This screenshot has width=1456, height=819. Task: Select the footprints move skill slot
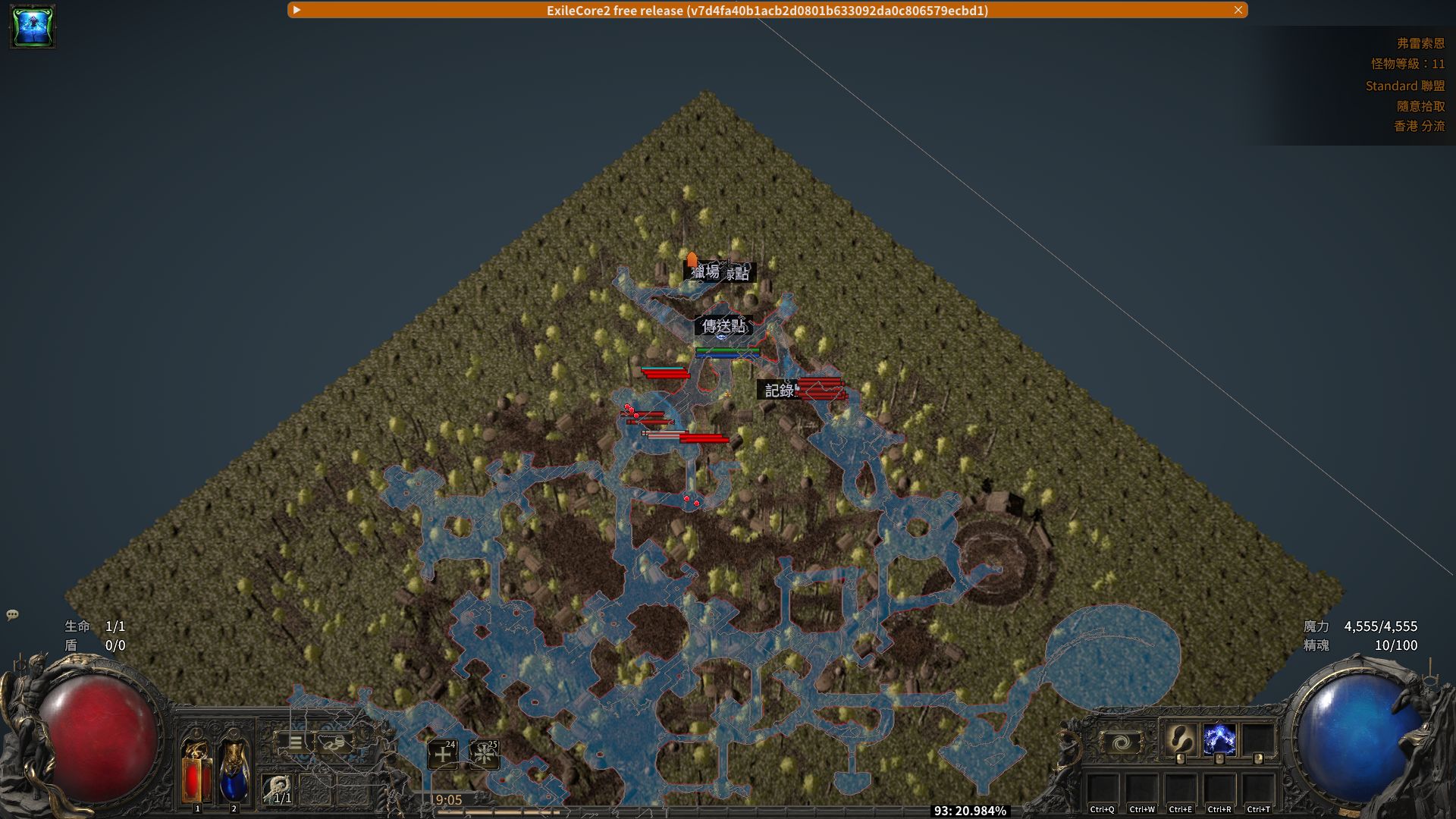[1180, 739]
